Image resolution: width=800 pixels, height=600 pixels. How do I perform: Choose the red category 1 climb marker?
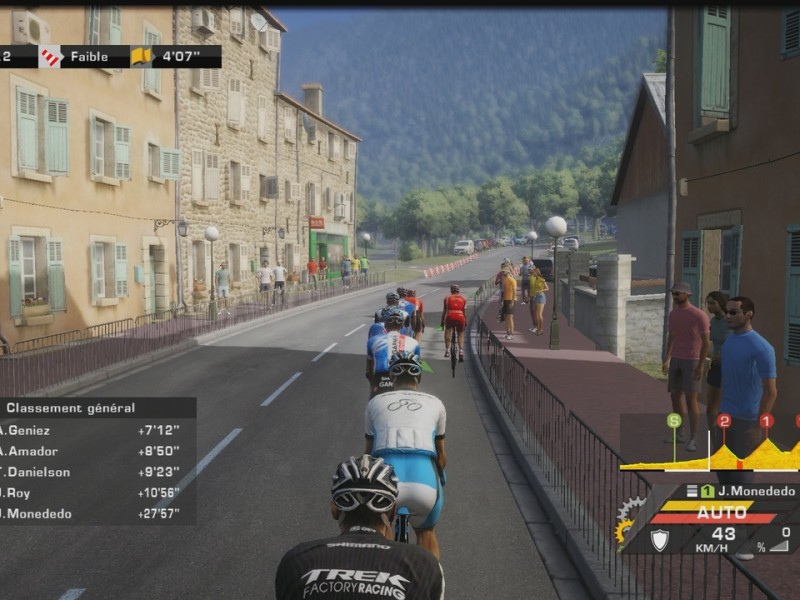click(766, 421)
